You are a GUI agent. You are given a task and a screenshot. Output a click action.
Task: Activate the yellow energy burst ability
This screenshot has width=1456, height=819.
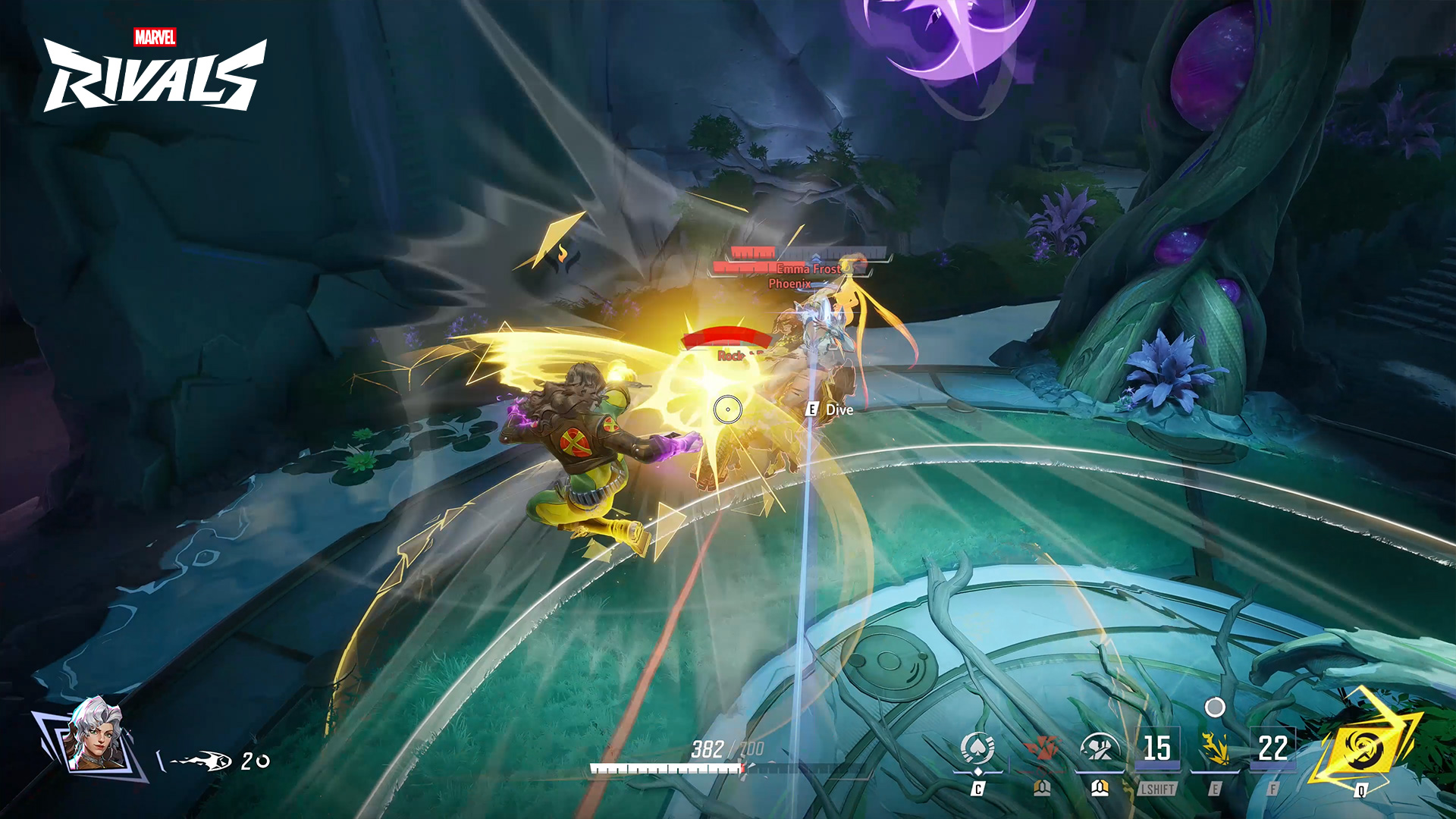[1215, 749]
